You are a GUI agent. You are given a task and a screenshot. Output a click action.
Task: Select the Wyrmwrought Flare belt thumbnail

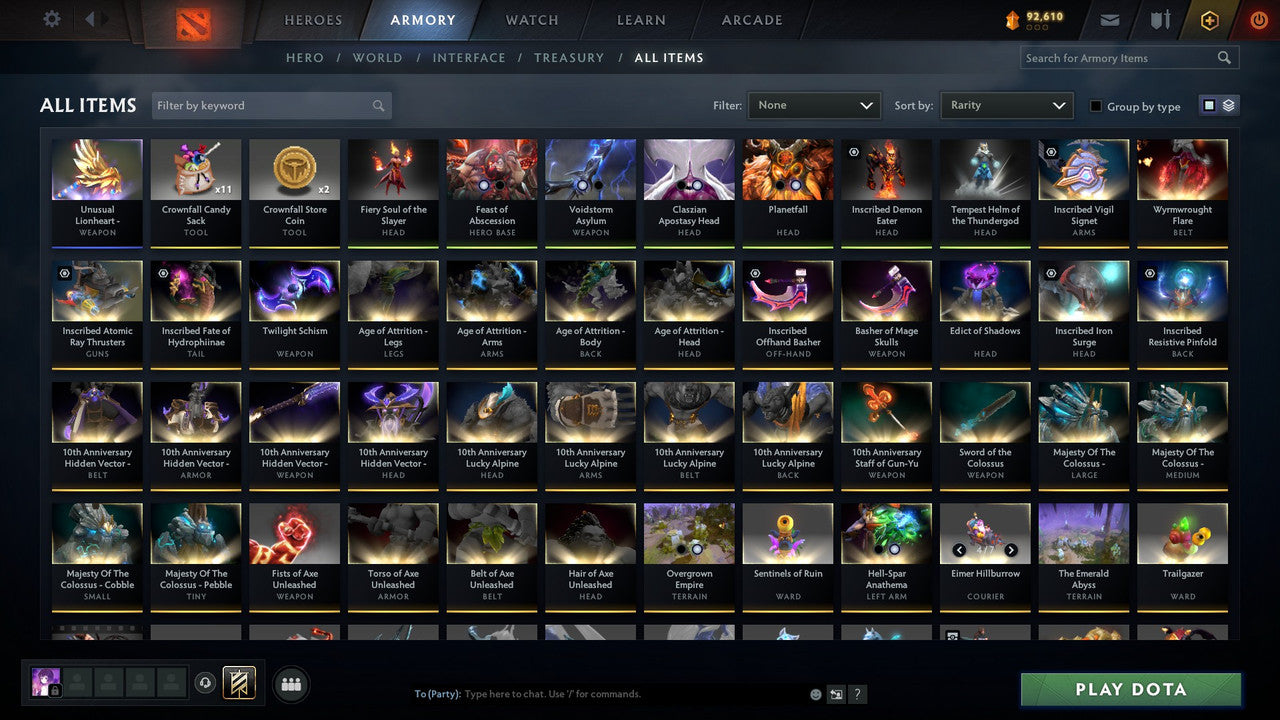pyautogui.click(x=1182, y=168)
